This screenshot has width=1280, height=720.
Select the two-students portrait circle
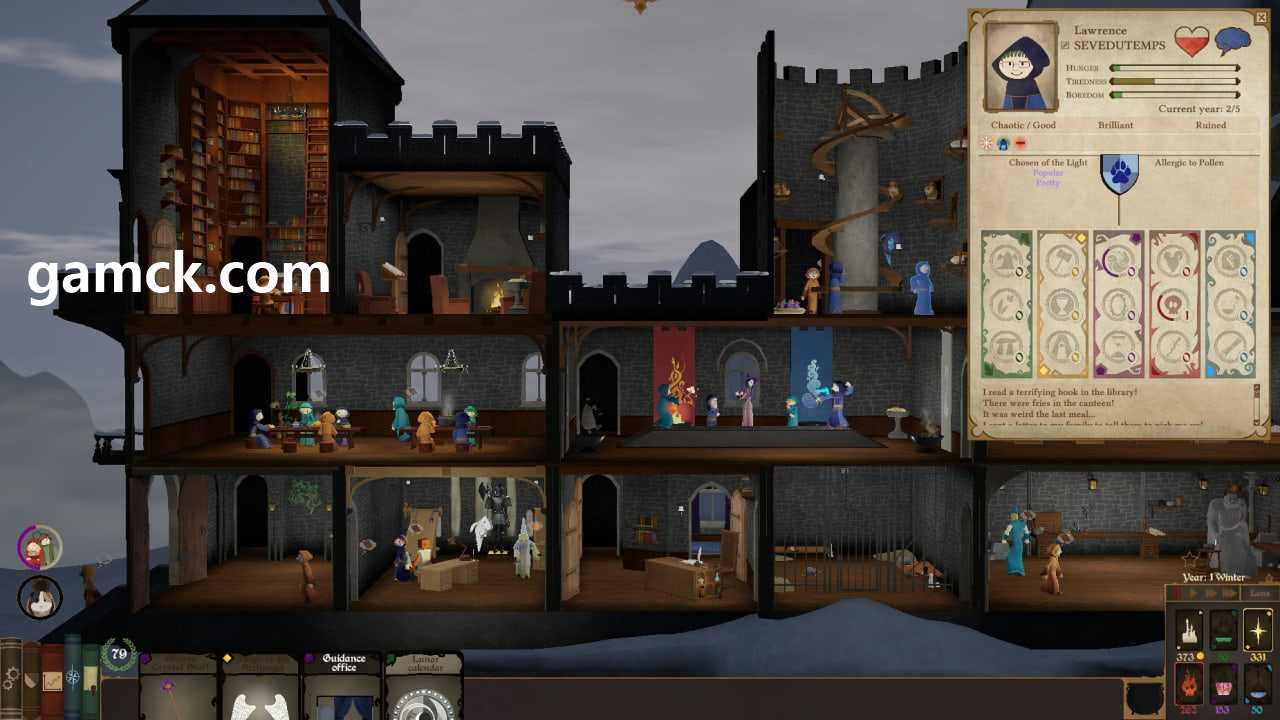coord(40,547)
